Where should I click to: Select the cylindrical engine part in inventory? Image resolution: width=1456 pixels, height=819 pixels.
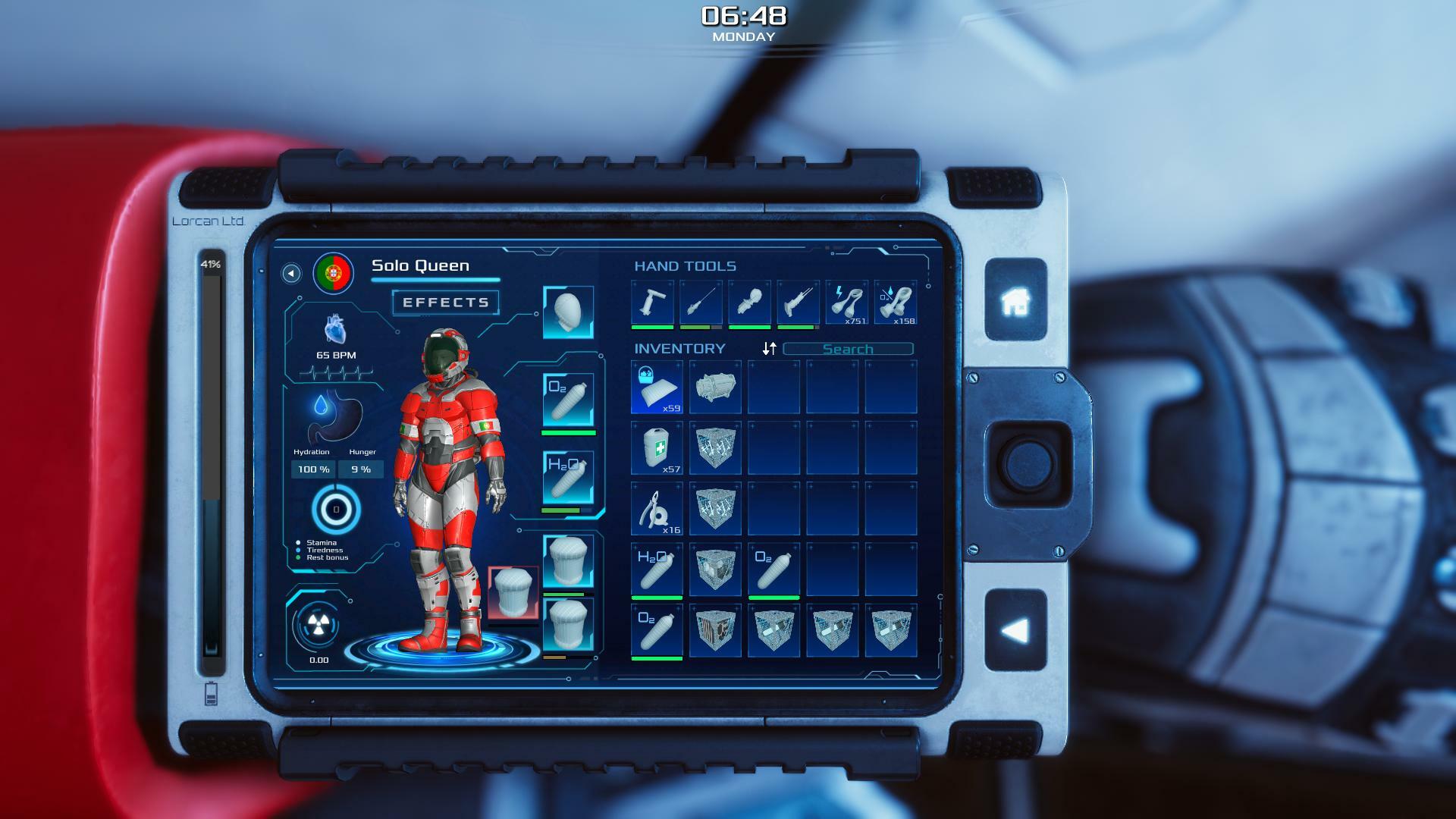click(x=715, y=388)
